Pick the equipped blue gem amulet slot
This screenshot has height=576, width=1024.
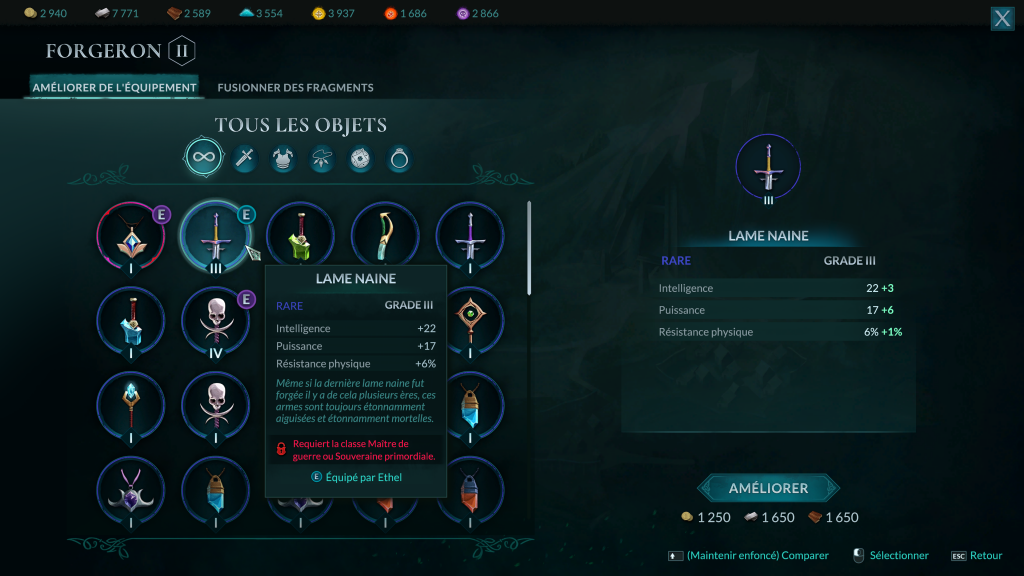pyautogui.click(x=130, y=237)
